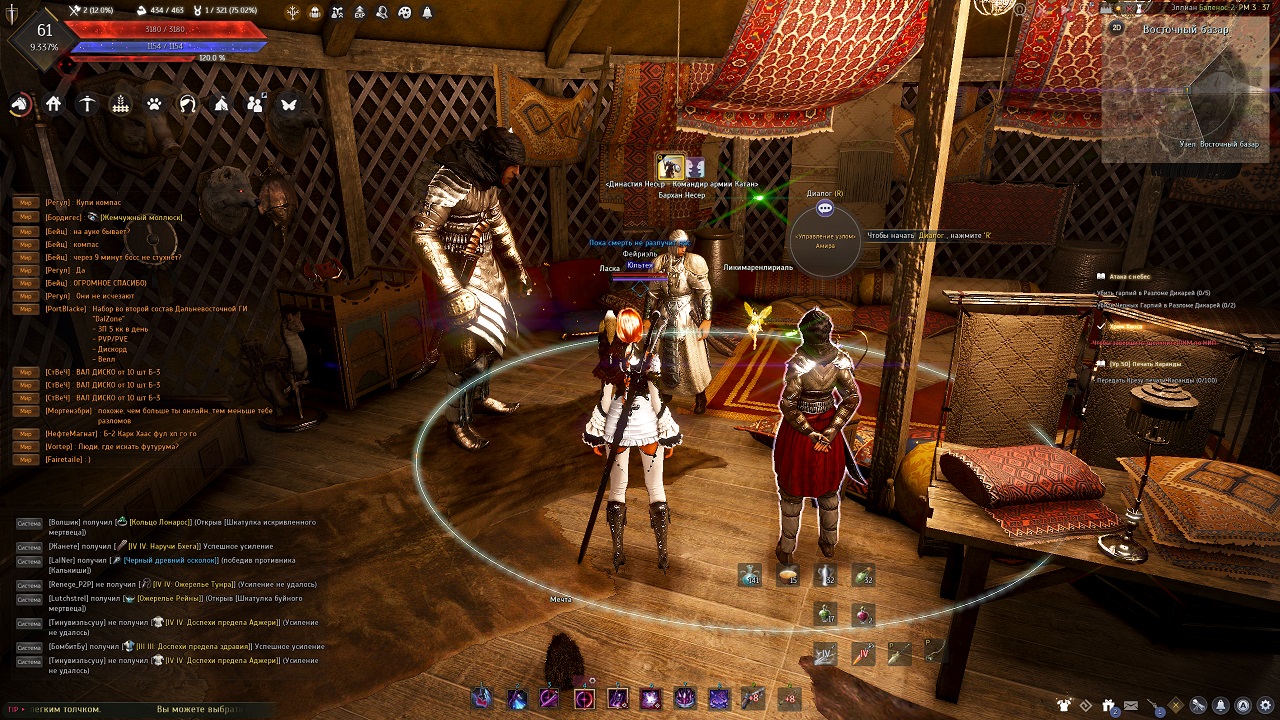Screen dimensions: 1280x720
Task: Use the soup bowl stack of 15
Action: pyautogui.click(x=788, y=575)
